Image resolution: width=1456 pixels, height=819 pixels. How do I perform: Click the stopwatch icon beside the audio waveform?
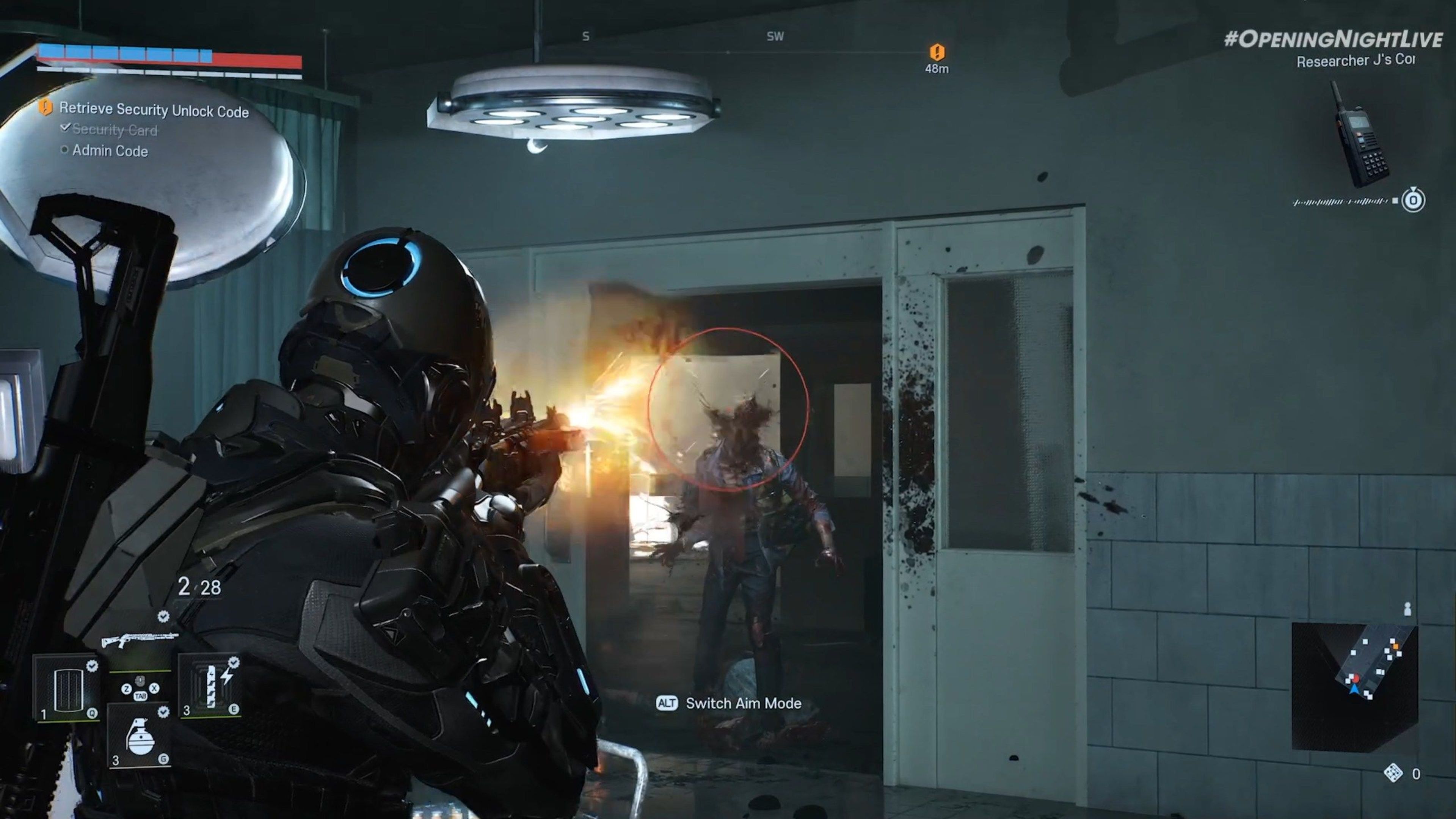point(1412,200)
